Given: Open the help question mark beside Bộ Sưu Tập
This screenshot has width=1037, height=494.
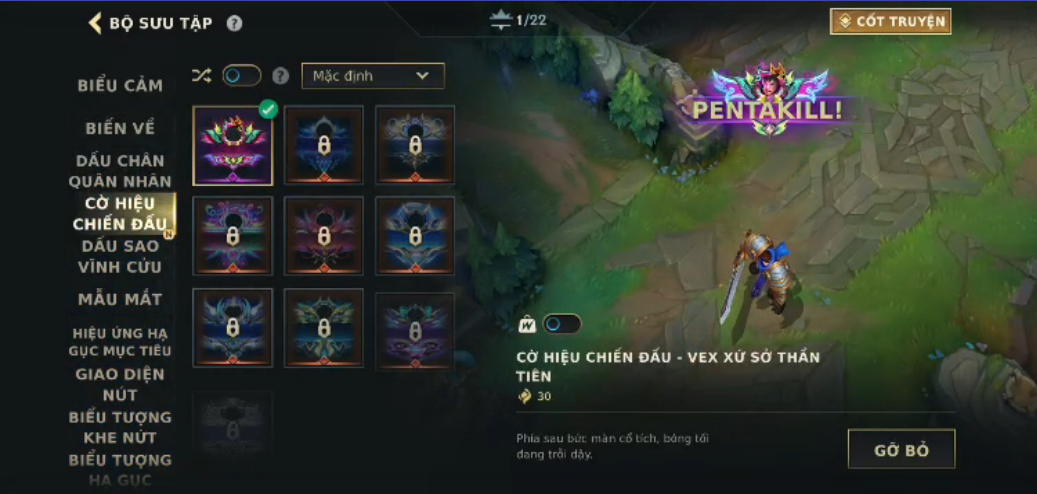Looking at the screenshot, I should click(x=234, y=23).
